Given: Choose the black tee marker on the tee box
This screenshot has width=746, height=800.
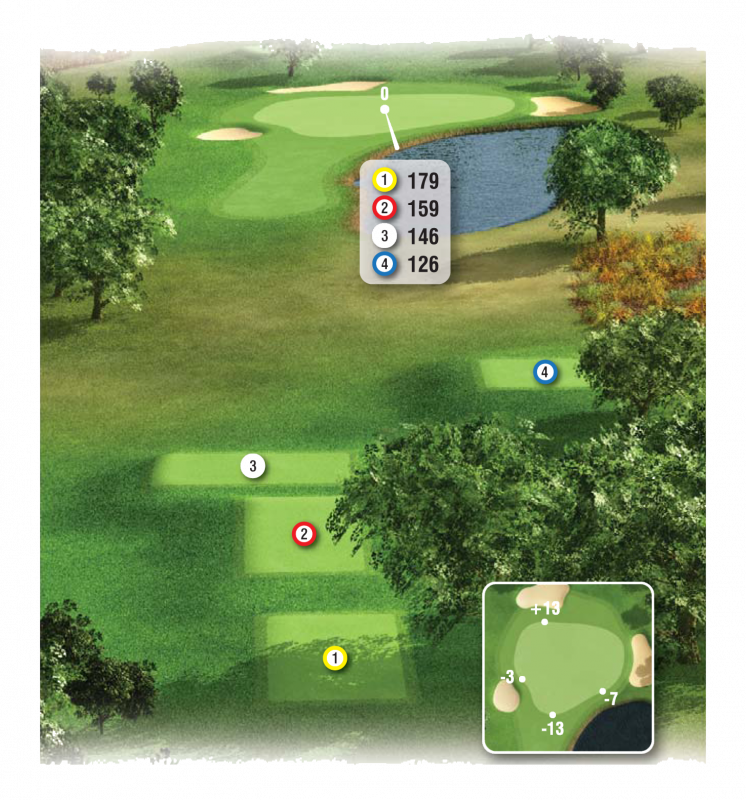Looking at the screenshot, I should (x=253, y=465).
